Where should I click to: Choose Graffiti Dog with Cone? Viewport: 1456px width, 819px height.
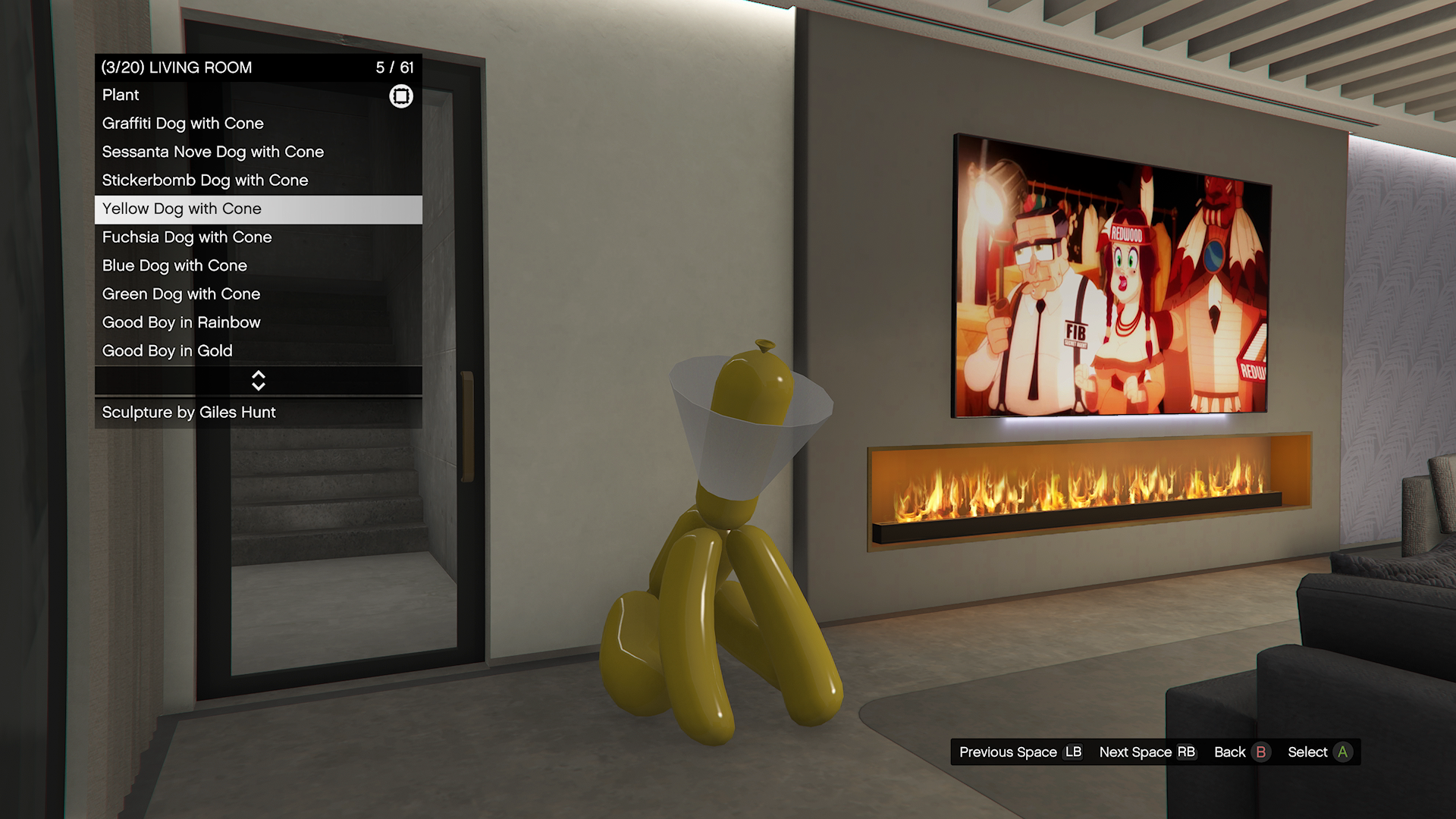(258, 124)
